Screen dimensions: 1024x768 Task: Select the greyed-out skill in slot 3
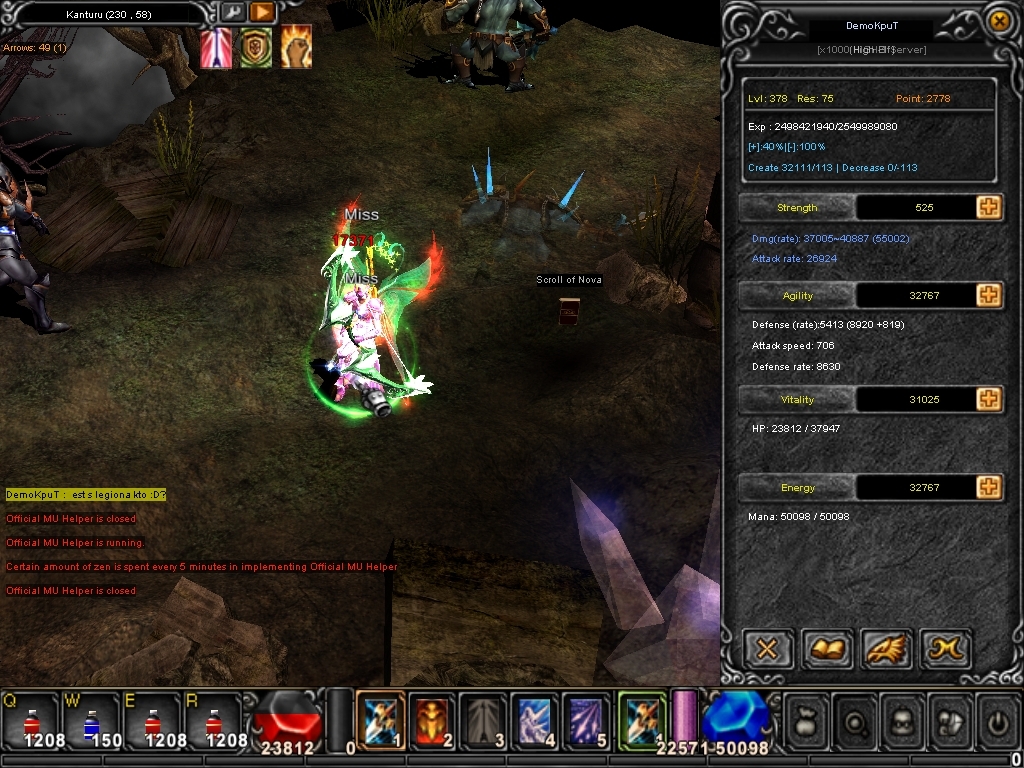(x=484, y=718)
